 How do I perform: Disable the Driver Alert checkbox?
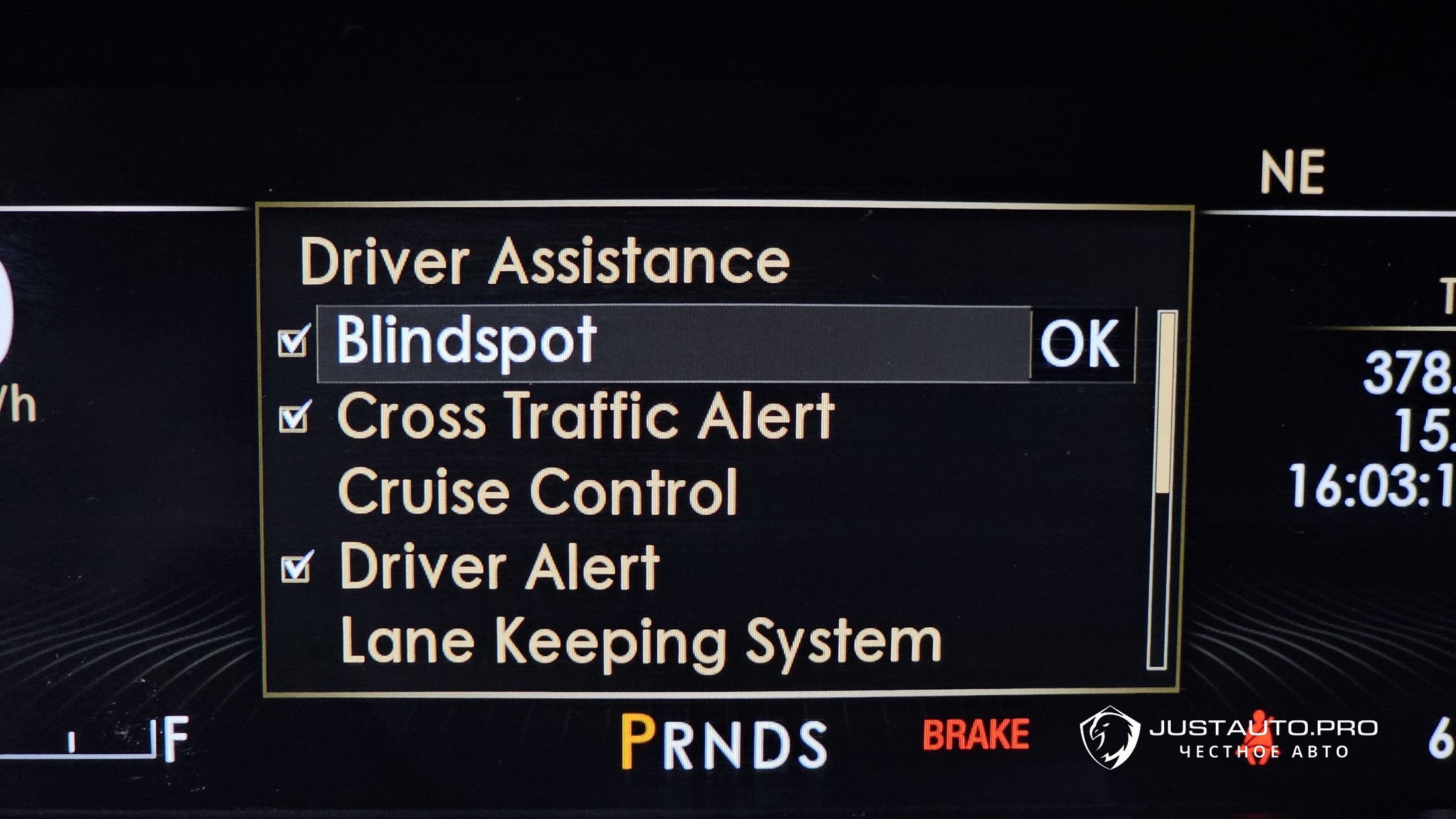pyautogui.click(x=296, y=568)
